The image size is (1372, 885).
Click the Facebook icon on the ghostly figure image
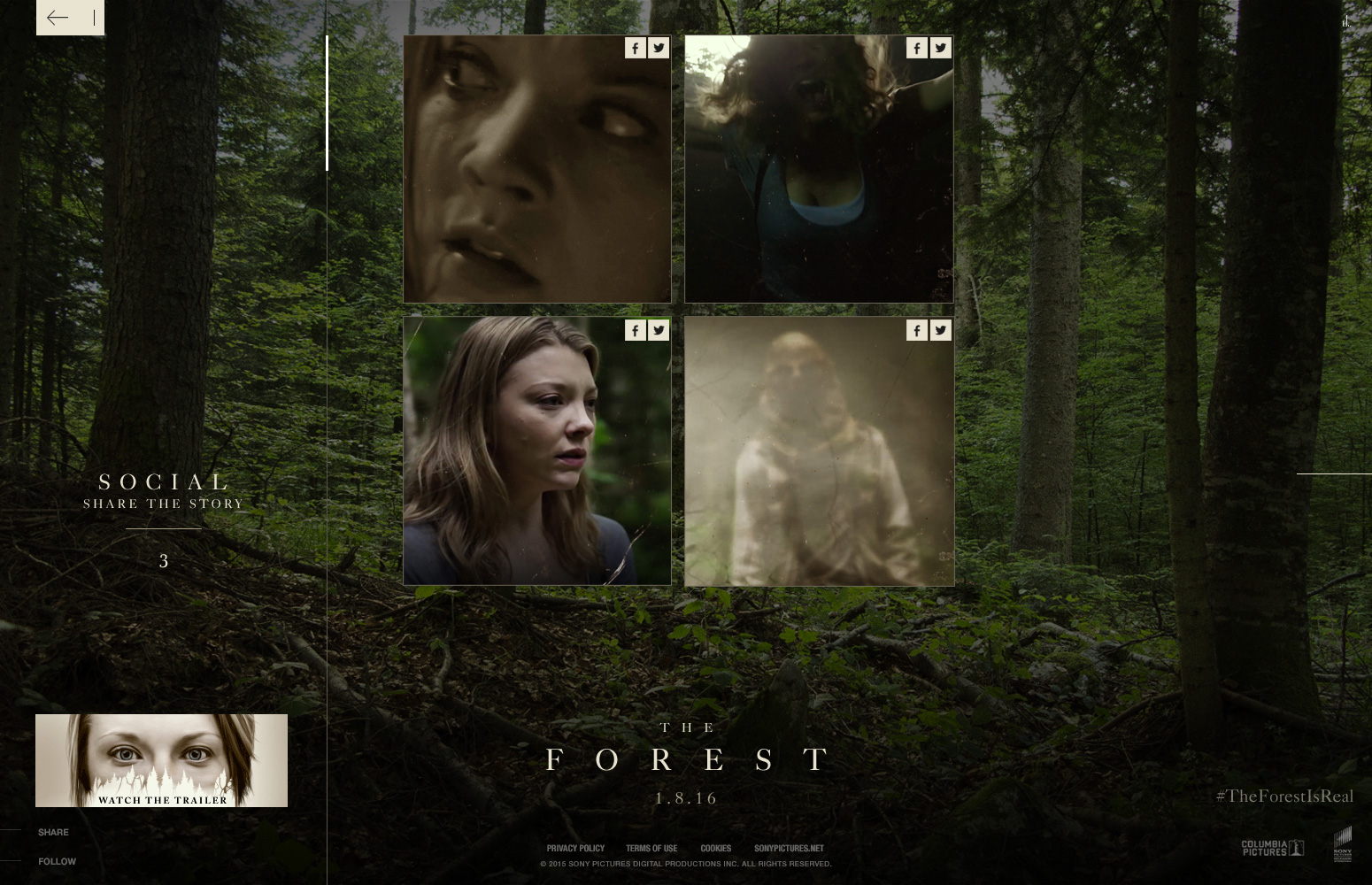[x=917, y=329]
